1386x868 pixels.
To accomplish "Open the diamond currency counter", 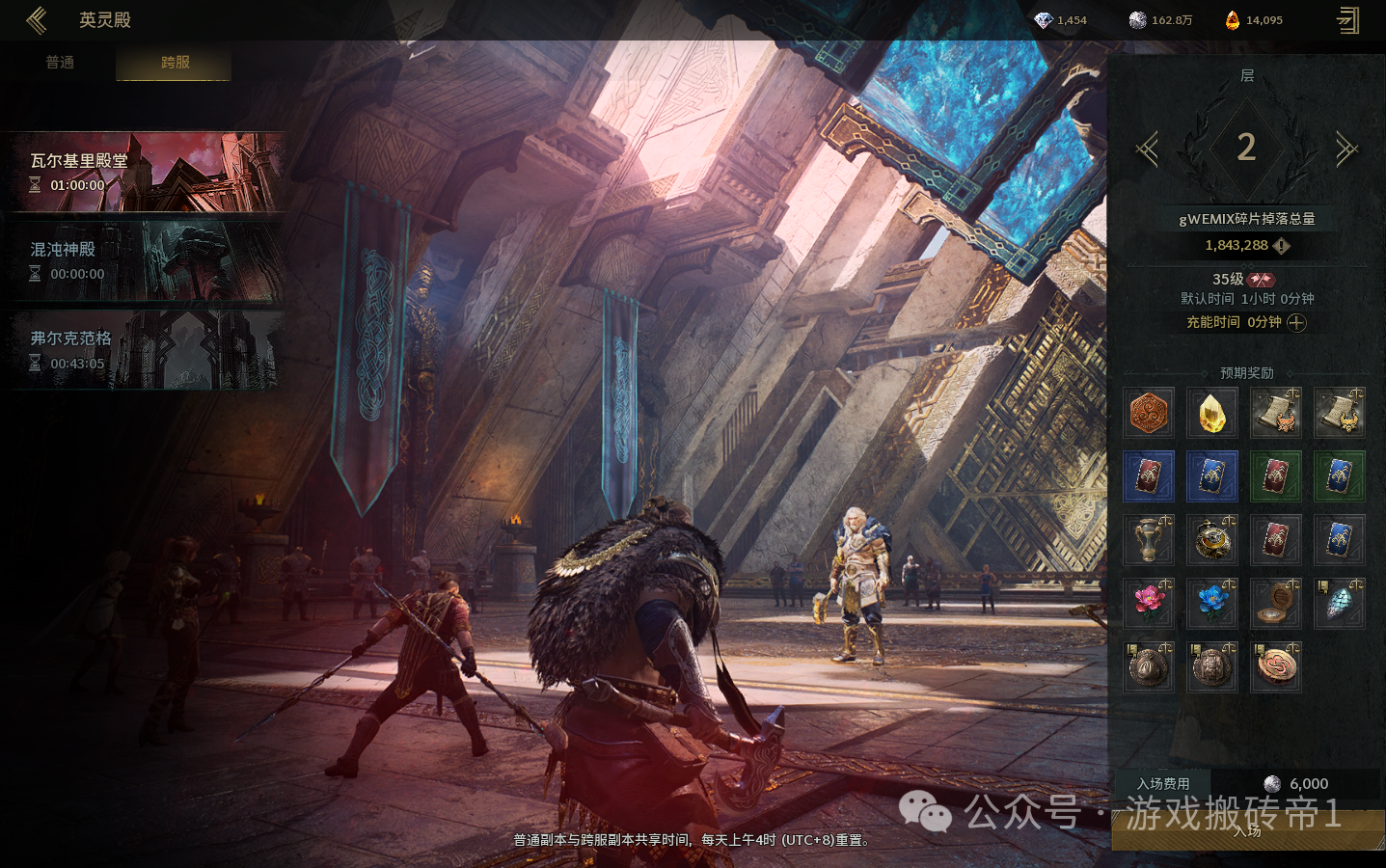I will [x=1060, y=20].
